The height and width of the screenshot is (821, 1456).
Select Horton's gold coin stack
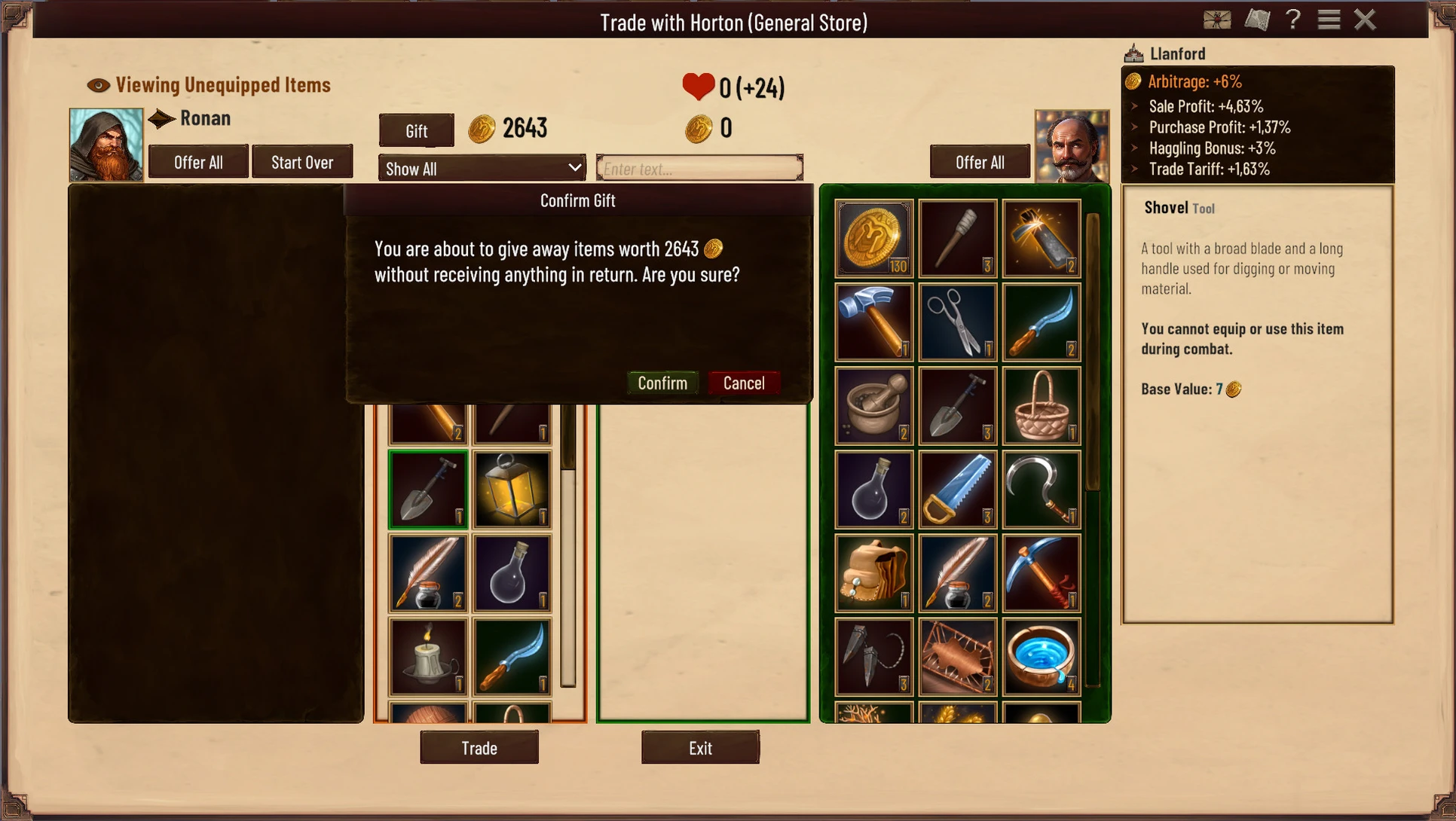[x=873, y=238]
